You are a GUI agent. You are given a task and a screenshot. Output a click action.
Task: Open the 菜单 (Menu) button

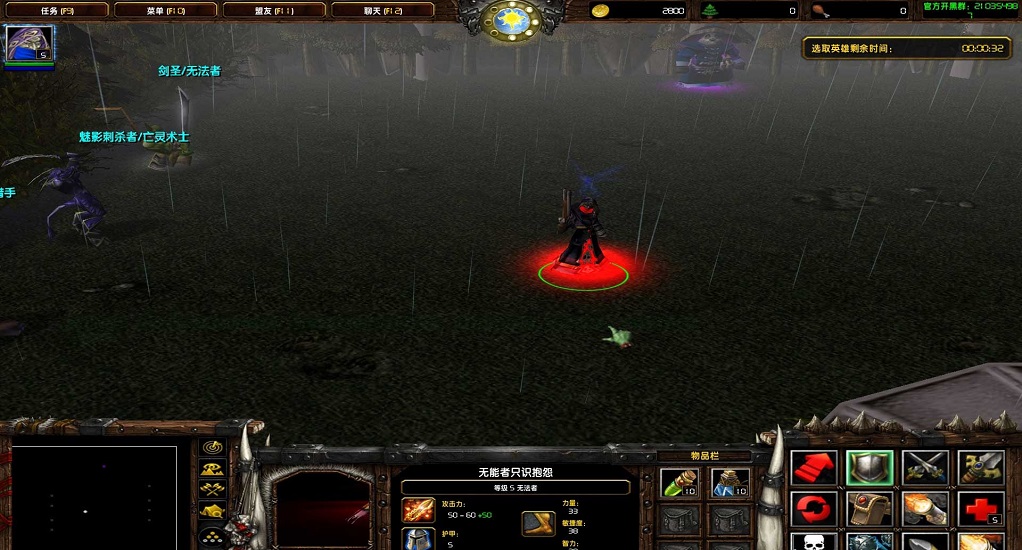pyautogui.click(x=165, y=10)
